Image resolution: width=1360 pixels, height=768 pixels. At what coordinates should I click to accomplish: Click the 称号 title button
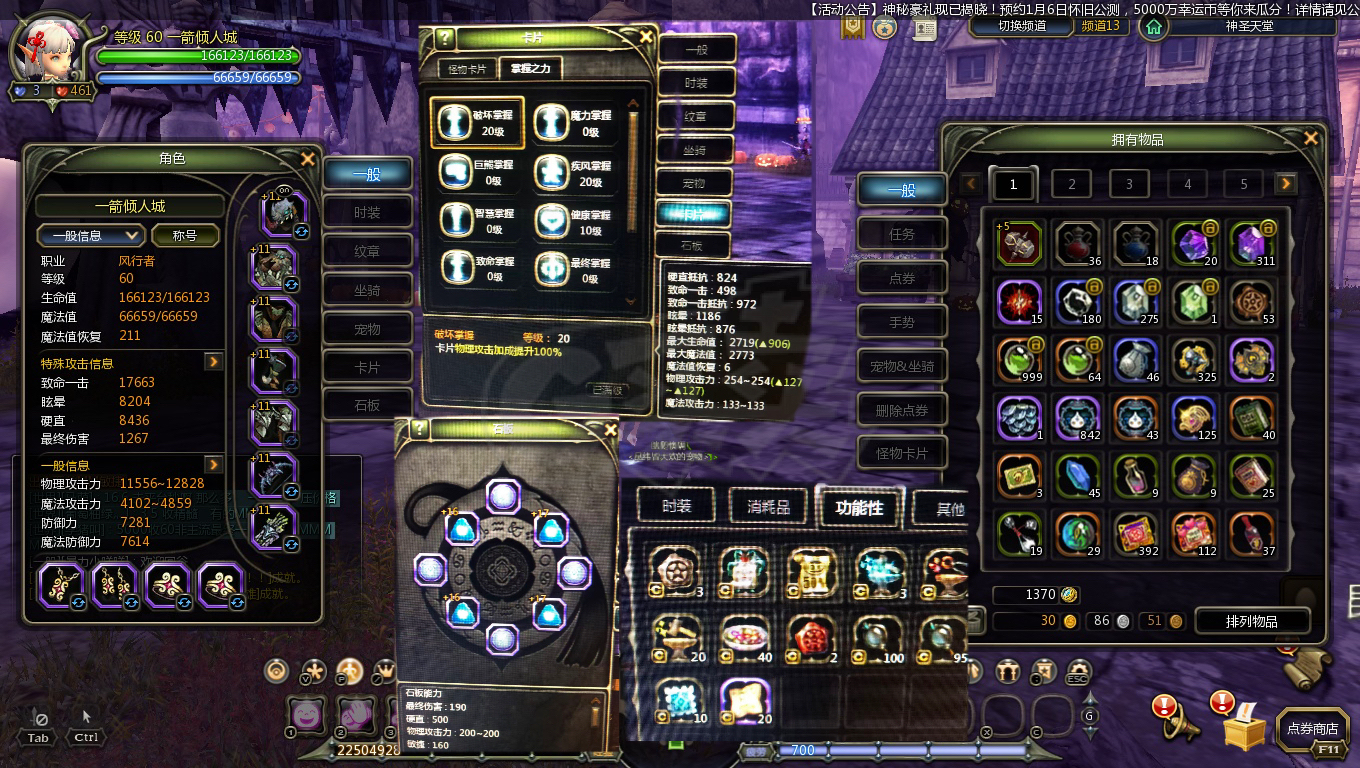tap(184, 236)
